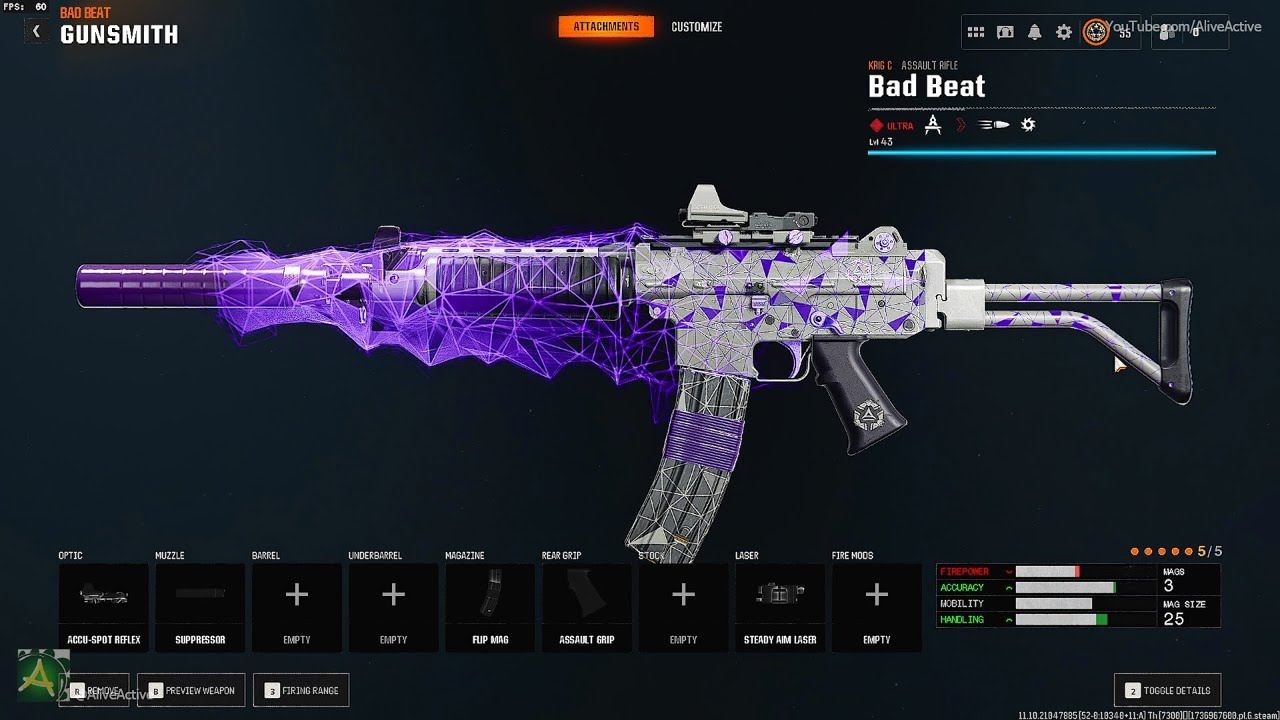Image resolution: width=1280 pixels, height=720 pixels.
Task: Switch to the Attachments tab
Action: click(606, 27)
